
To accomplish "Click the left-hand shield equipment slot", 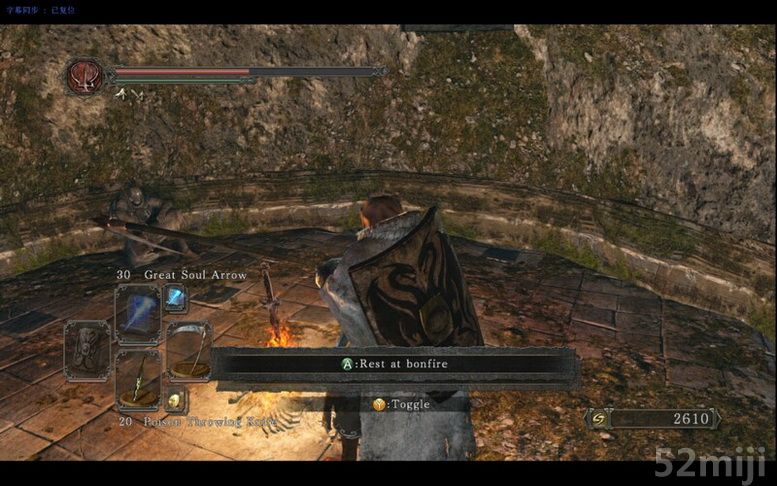I will (x=87, y=350).
